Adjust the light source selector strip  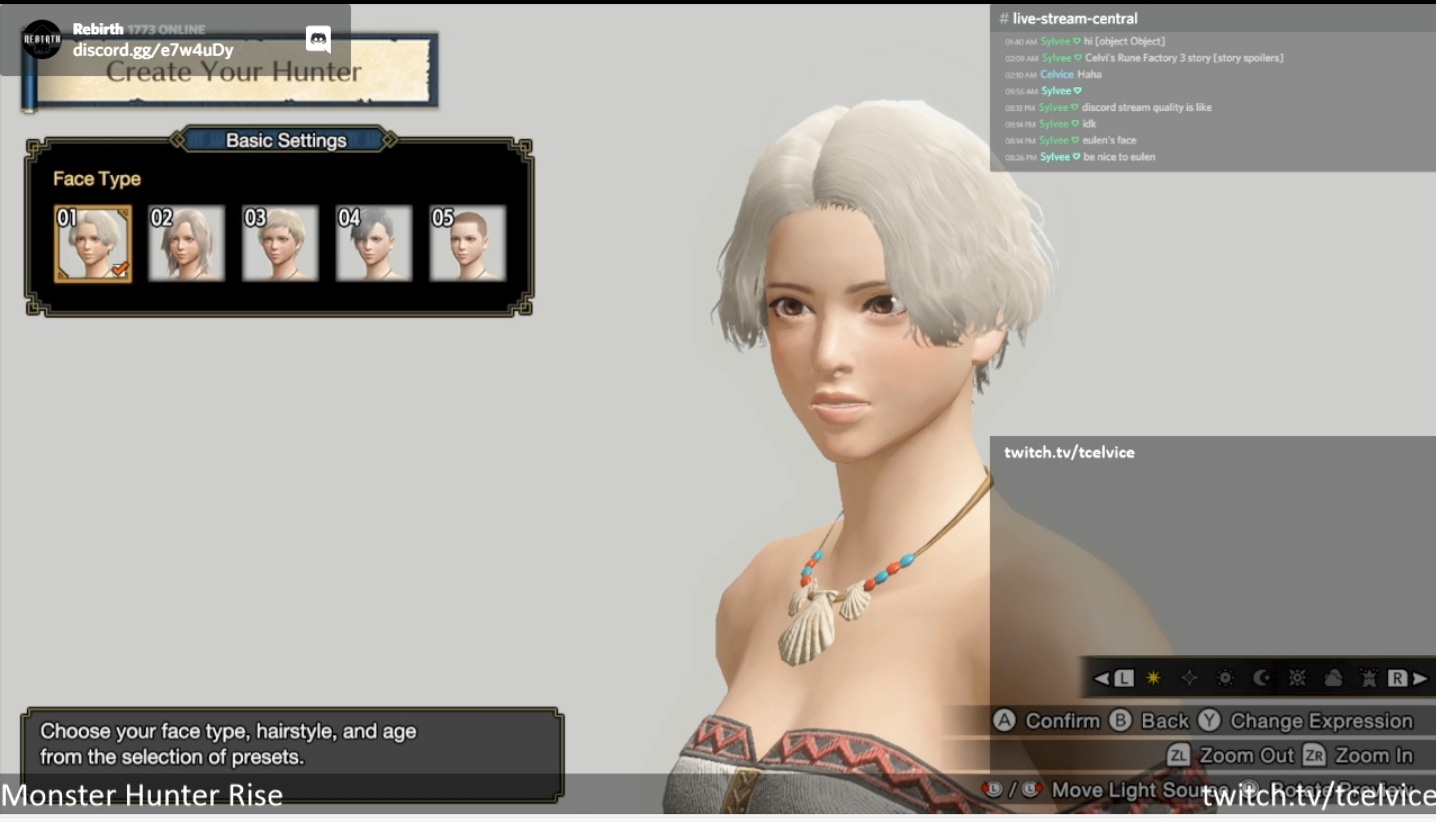point(1260,677)
